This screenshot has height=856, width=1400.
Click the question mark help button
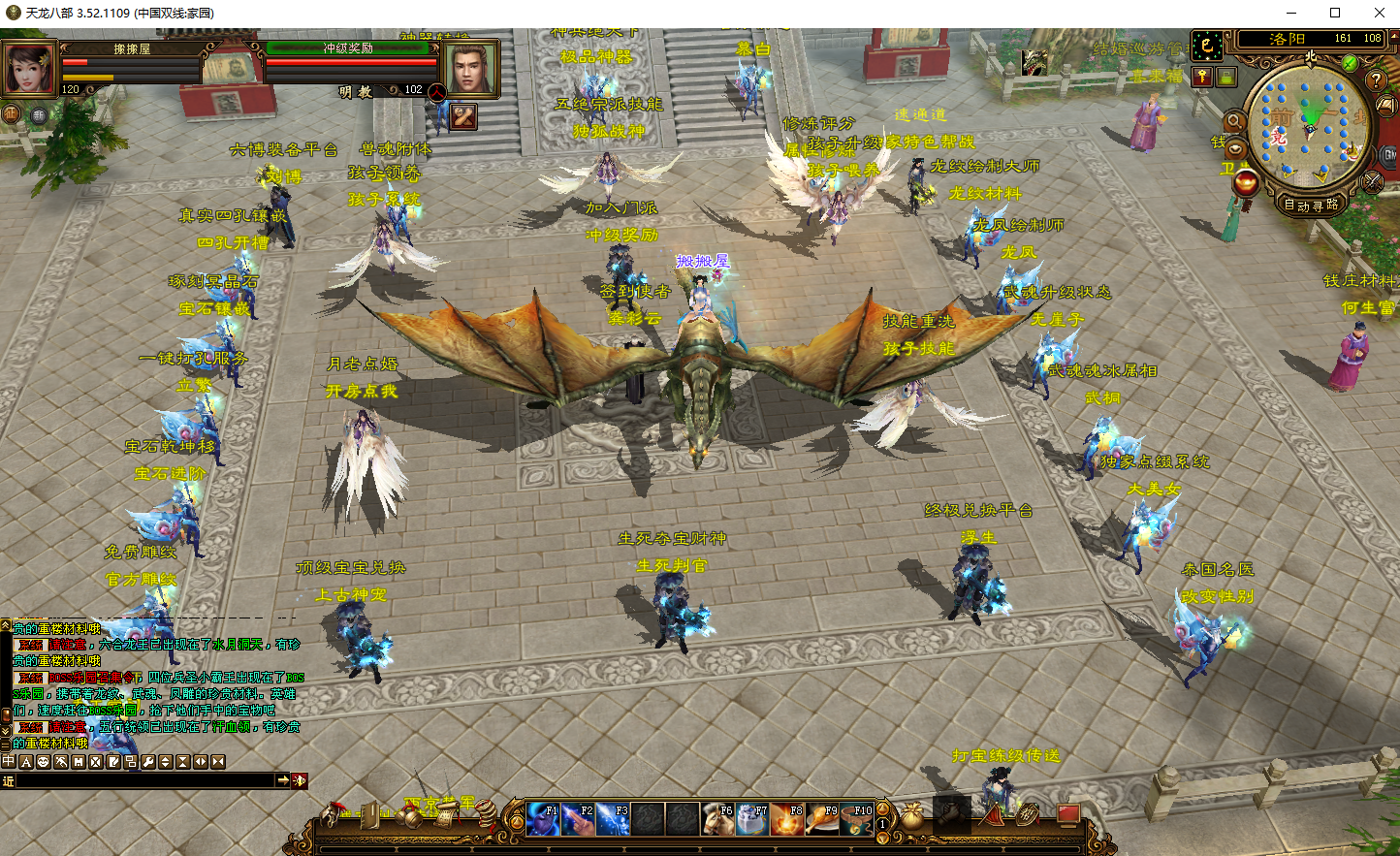pos(1376,79)
